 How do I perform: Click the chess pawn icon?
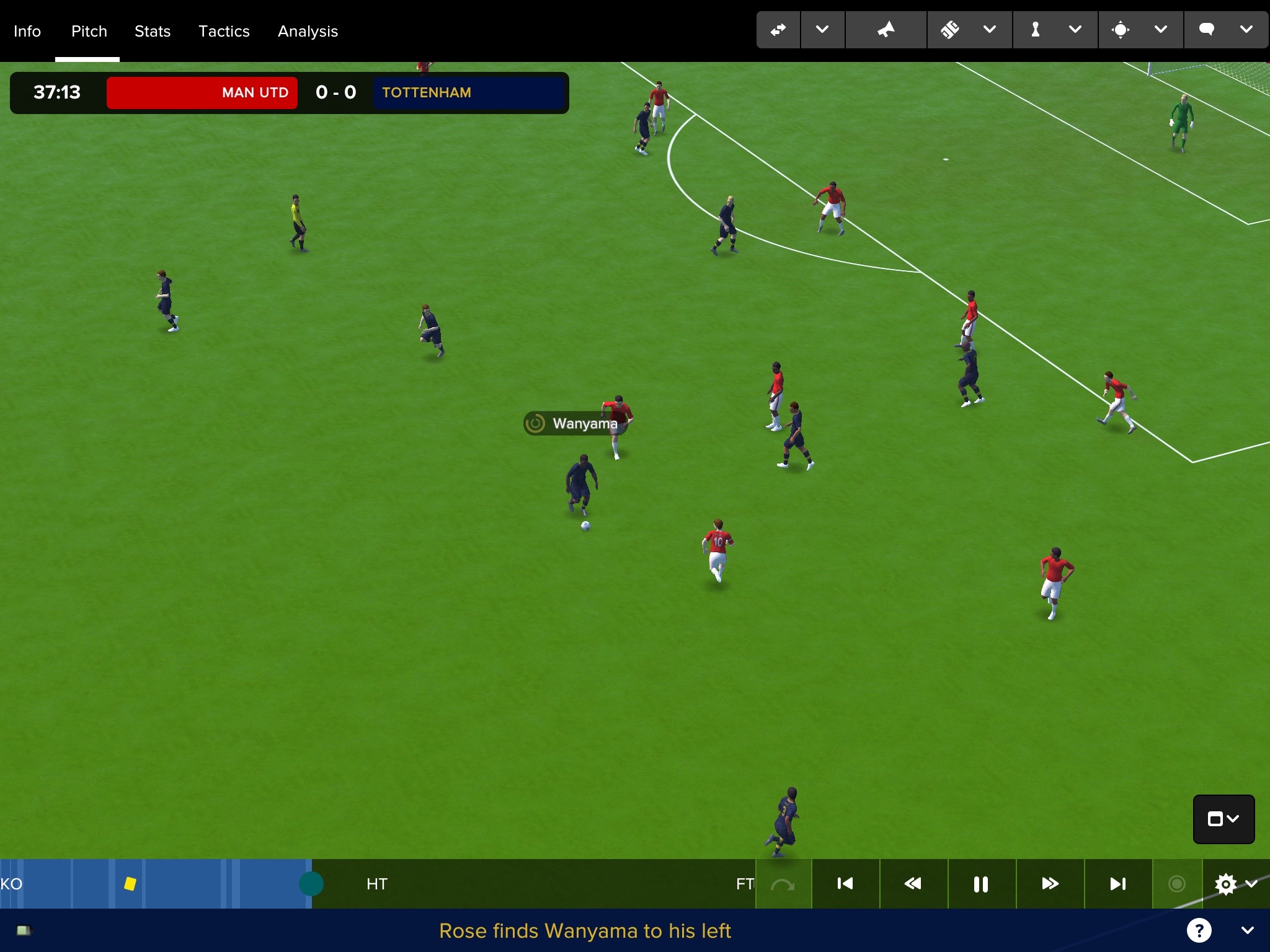1035,30
